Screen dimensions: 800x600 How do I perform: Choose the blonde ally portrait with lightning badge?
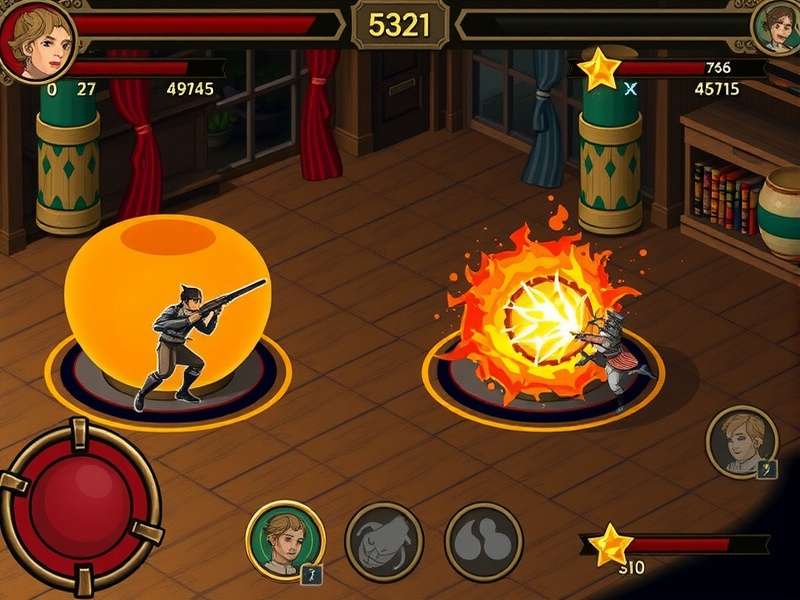tap(742, 442)
